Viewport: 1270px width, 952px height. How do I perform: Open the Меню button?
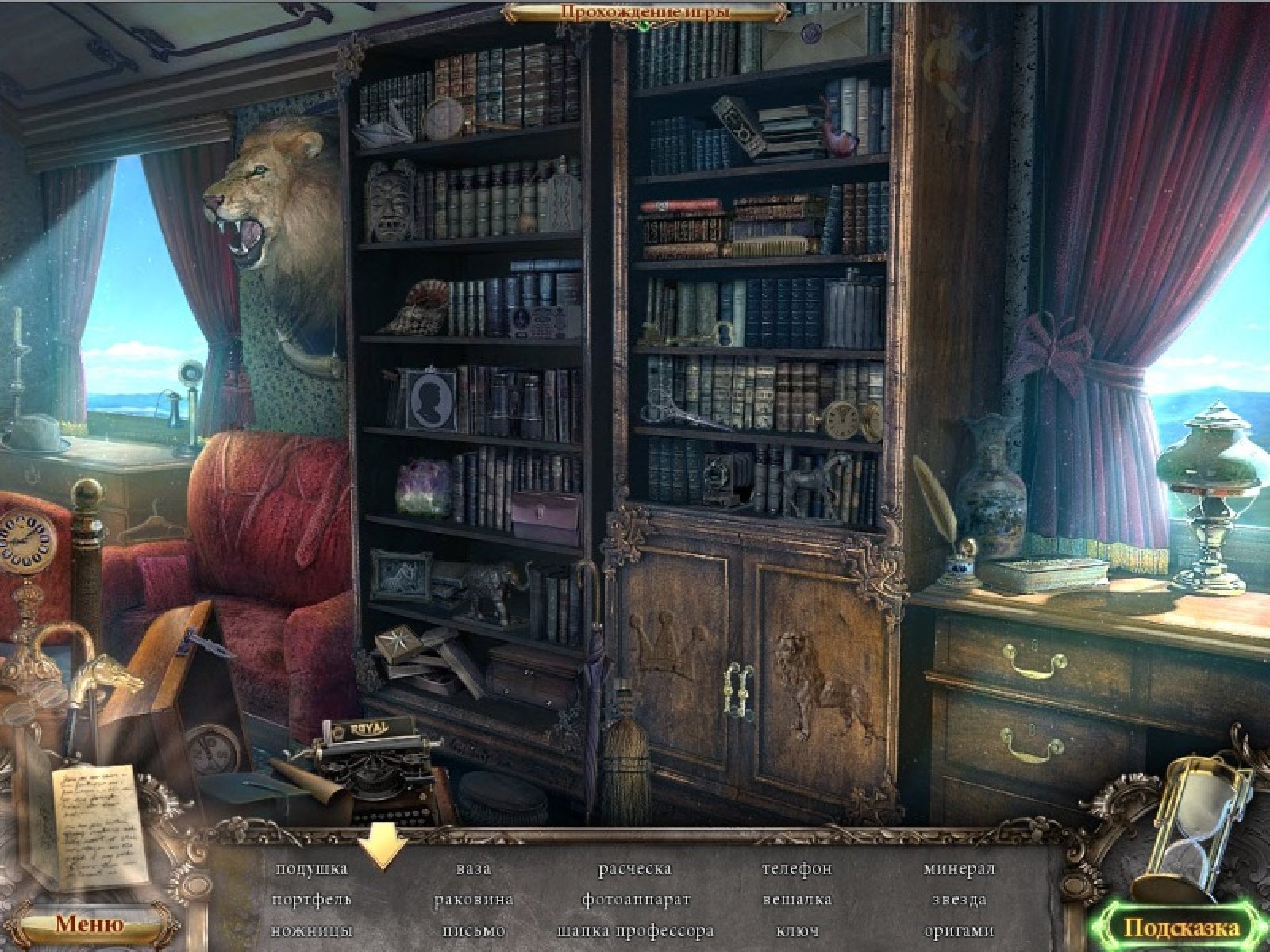(x=89, y=923)
